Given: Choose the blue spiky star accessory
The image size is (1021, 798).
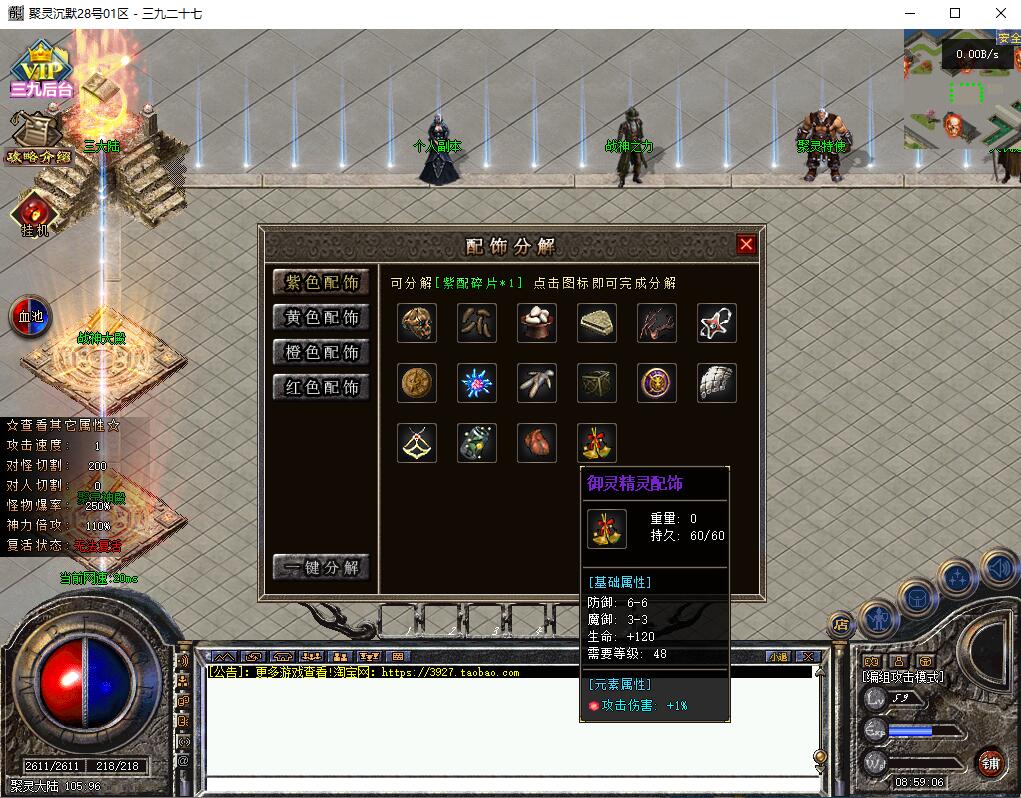Looking at the screenshot, I should coord(477,383).
